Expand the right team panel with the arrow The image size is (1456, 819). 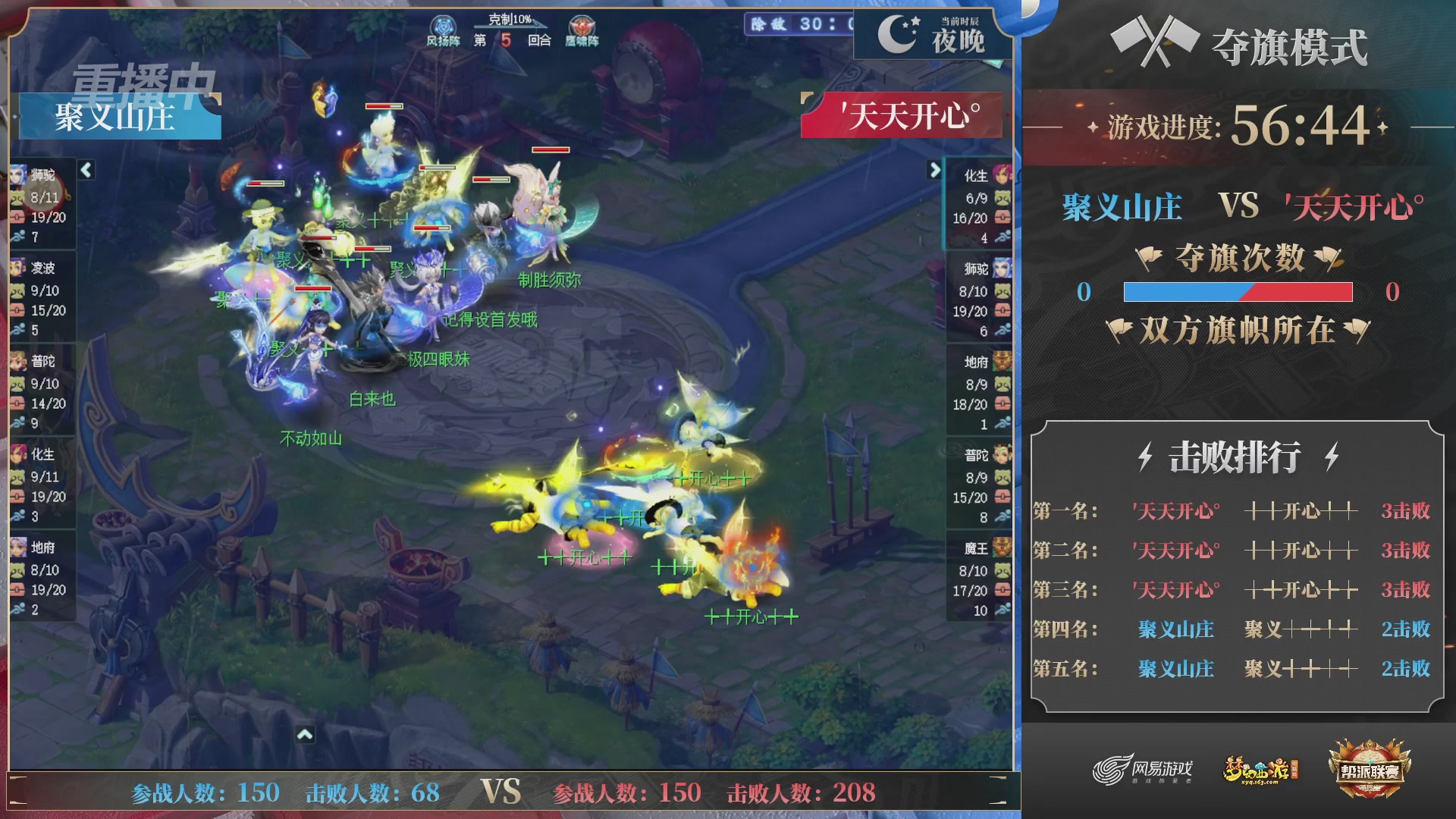pos(934,171)
